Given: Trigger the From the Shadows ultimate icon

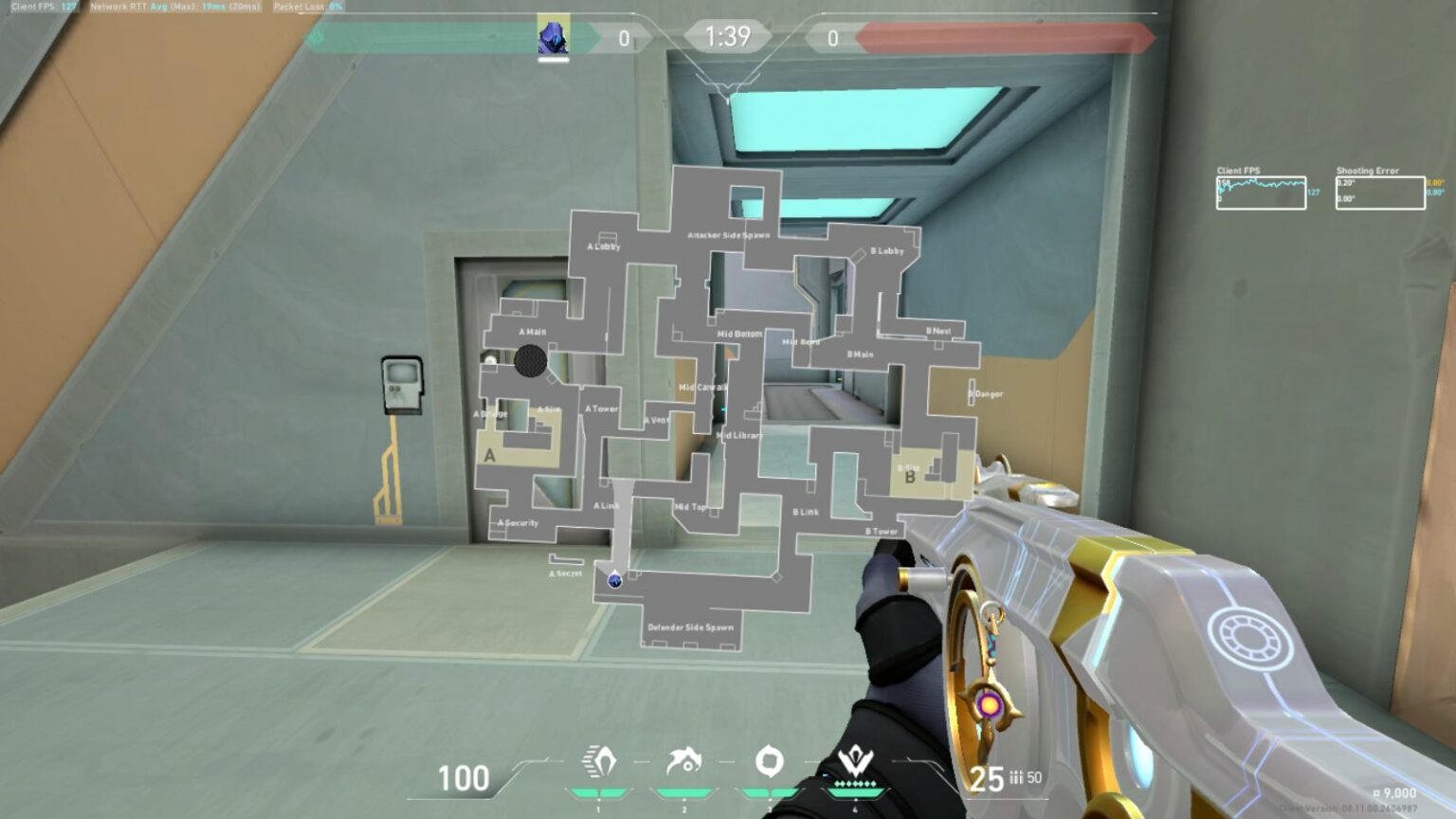Looking at the screenshot, I should (x=855, y=761).
